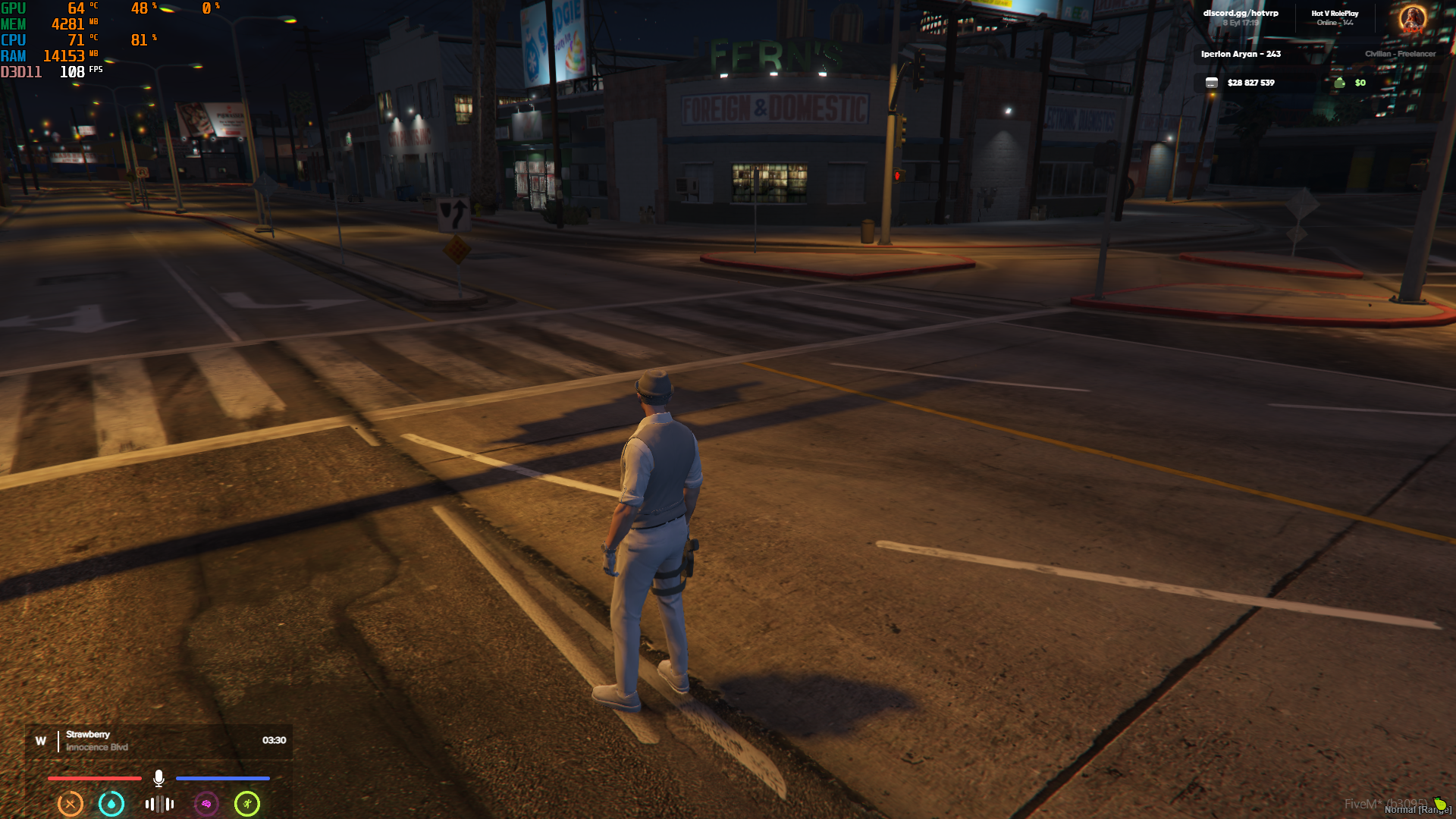Toggle the white microphone icon
This screenshot has height=819, width=1456.
coord(158,778)
